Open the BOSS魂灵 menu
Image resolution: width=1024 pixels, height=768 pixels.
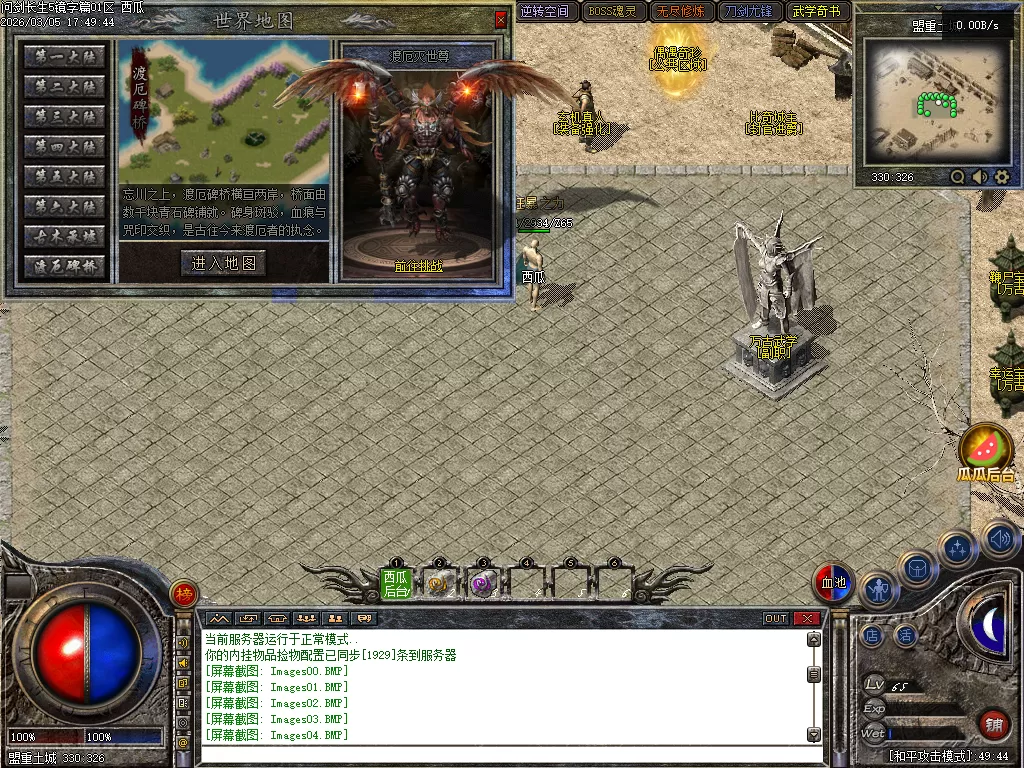click(612, 12)
